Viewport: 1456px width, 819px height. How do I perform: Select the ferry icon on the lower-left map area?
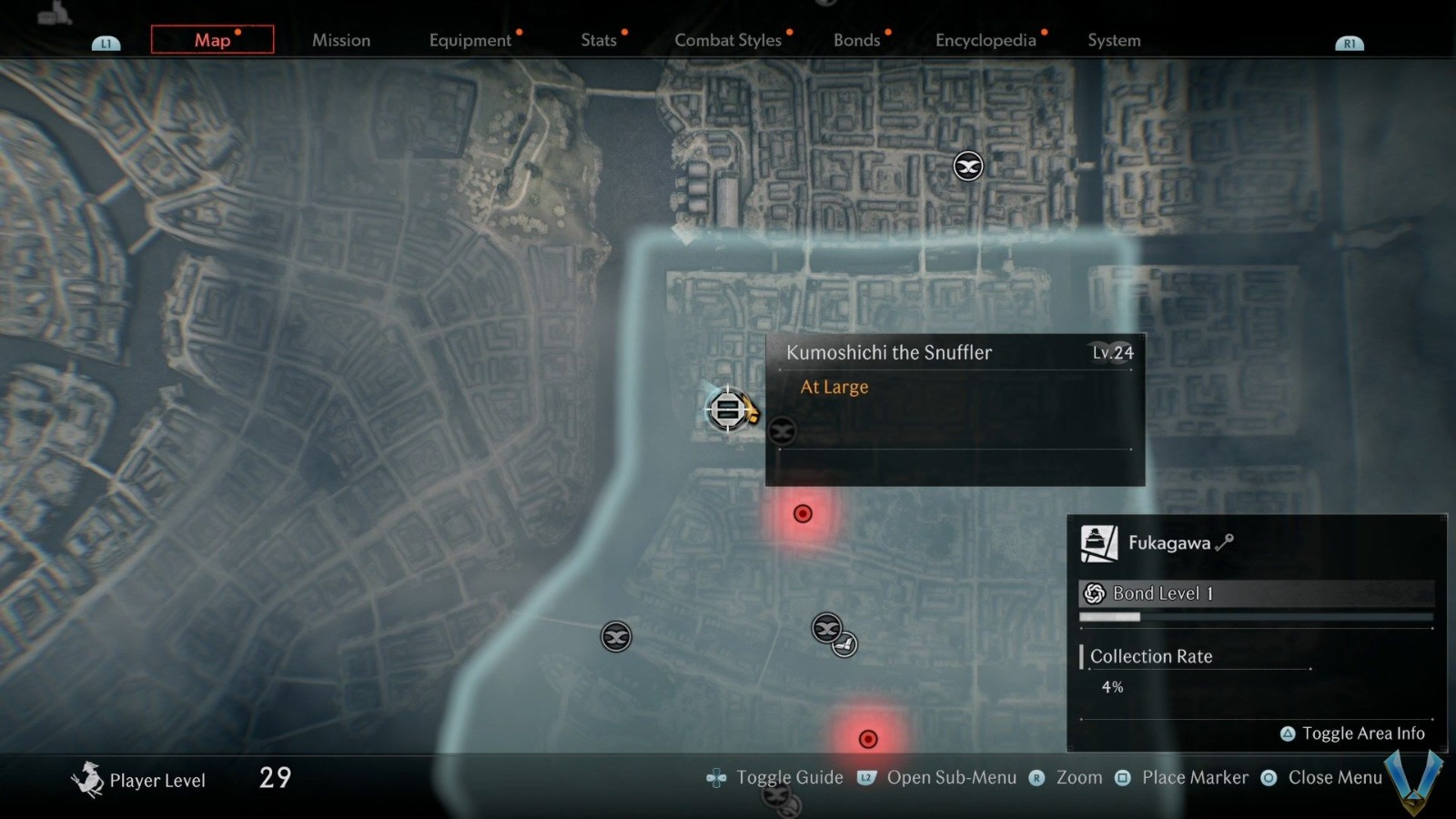pos(614,636)
